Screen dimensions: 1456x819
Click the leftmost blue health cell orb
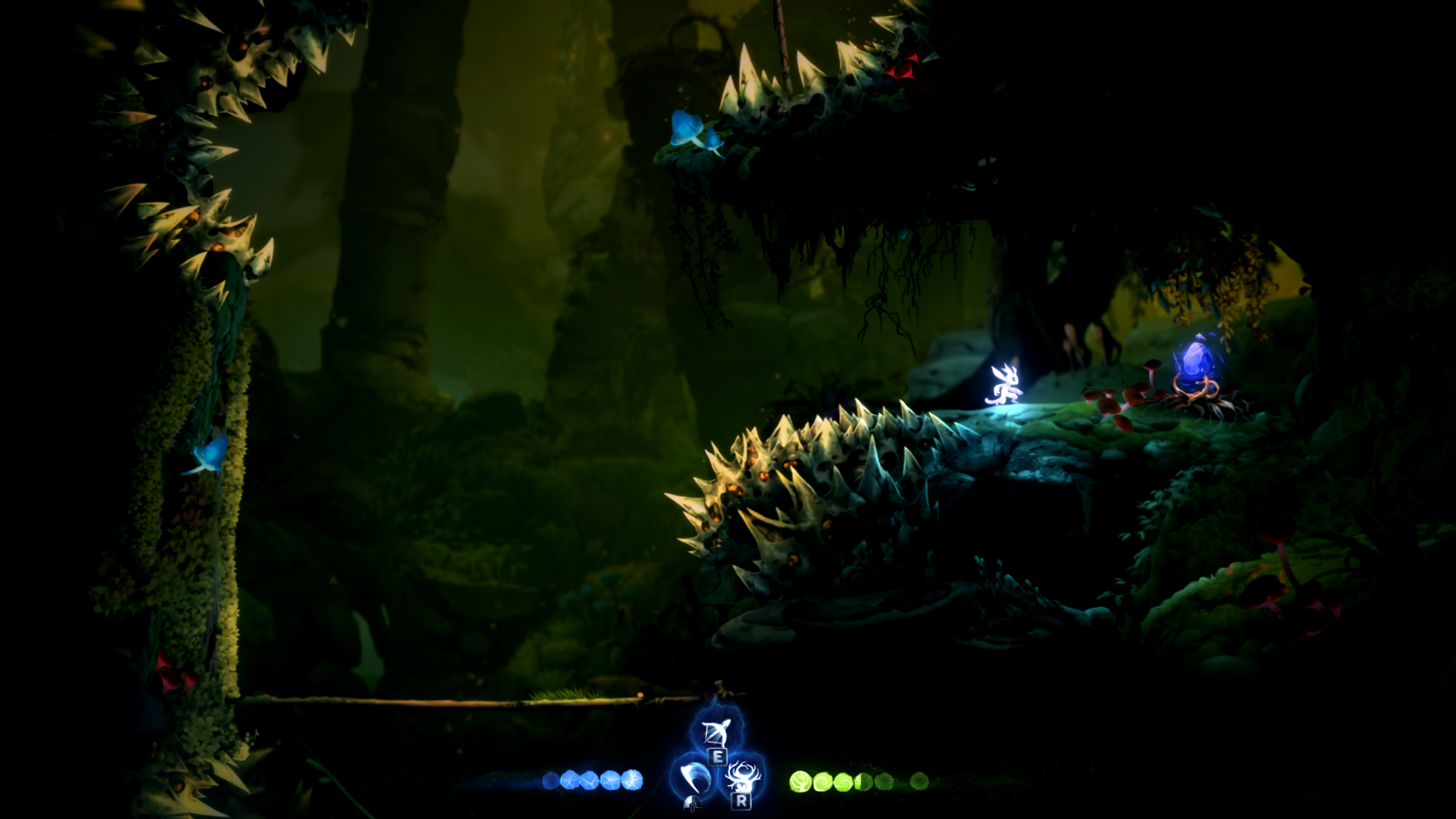pyautogui.click(x=551, y=781)
